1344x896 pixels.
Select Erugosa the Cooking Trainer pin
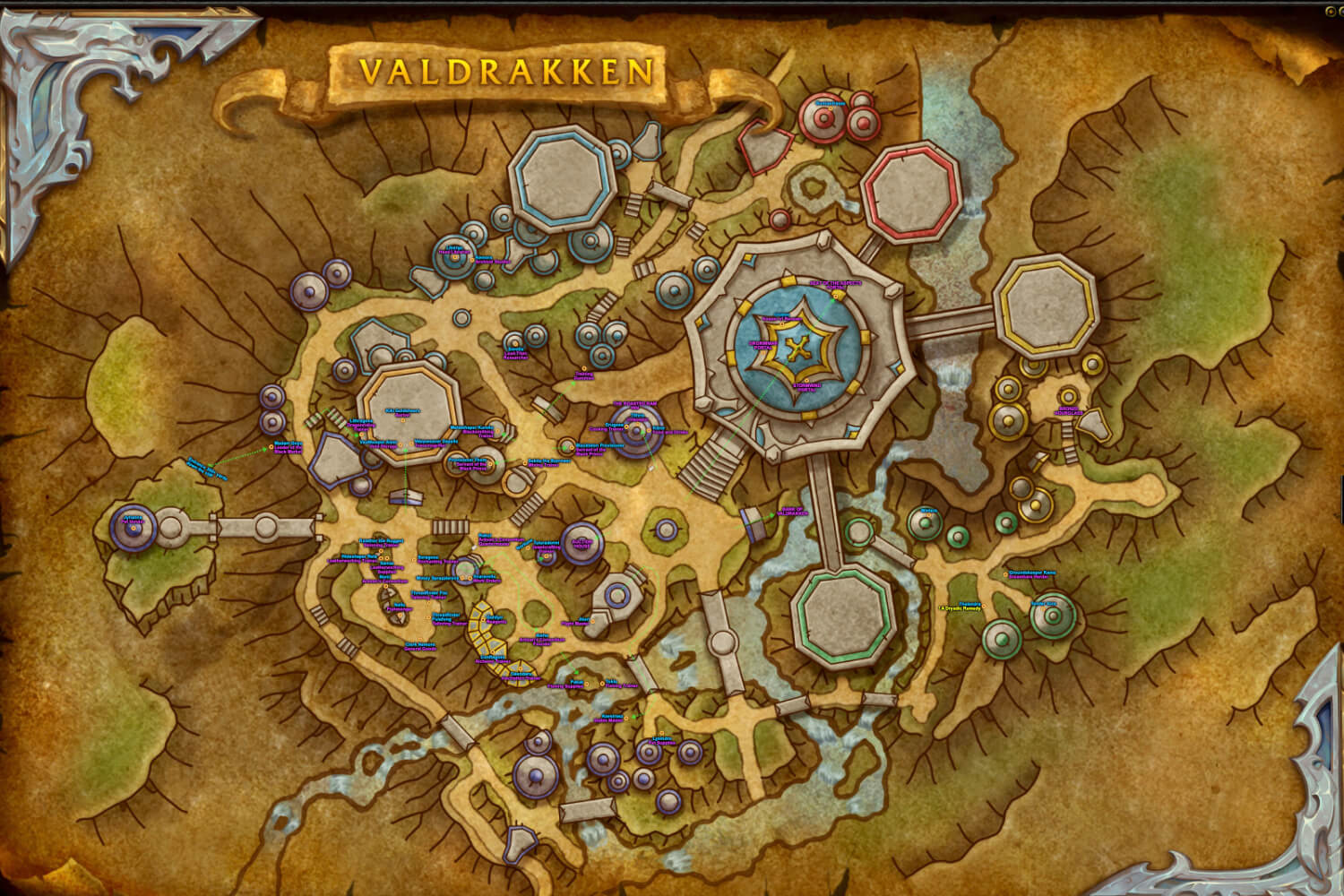(626, 426)
